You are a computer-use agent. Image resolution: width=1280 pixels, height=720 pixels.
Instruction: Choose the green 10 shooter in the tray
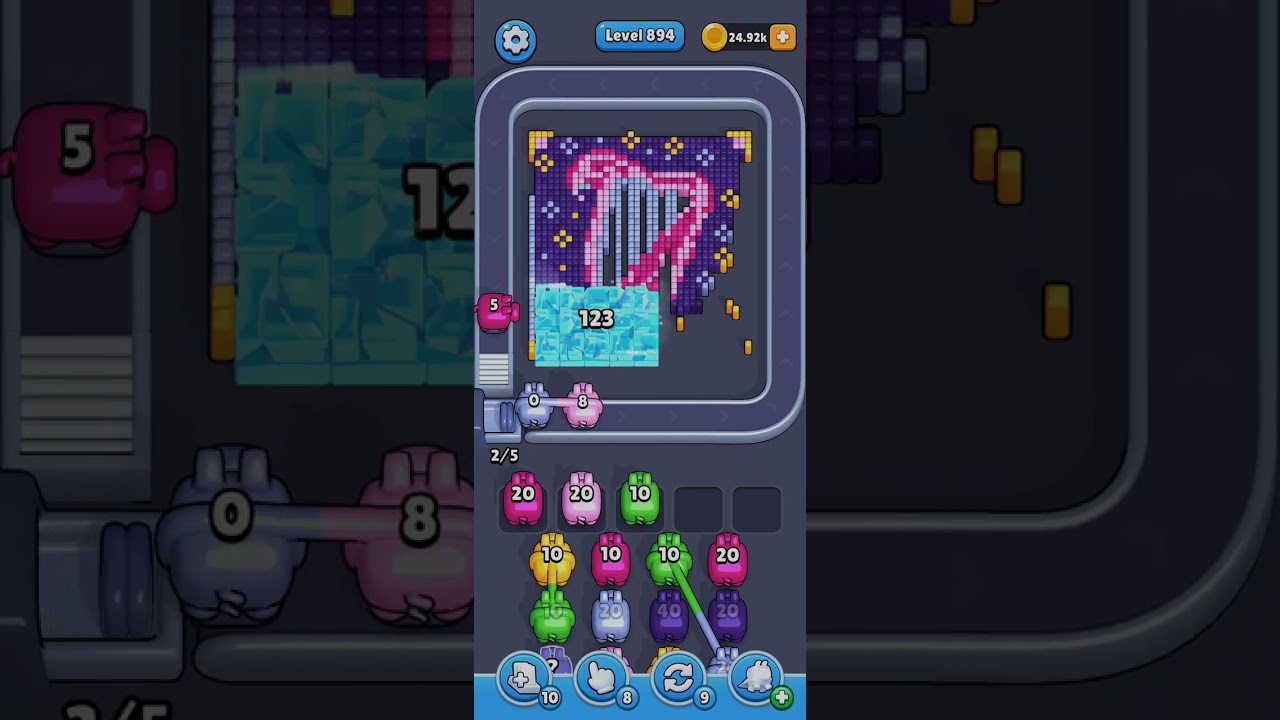[x=640, y=499]
